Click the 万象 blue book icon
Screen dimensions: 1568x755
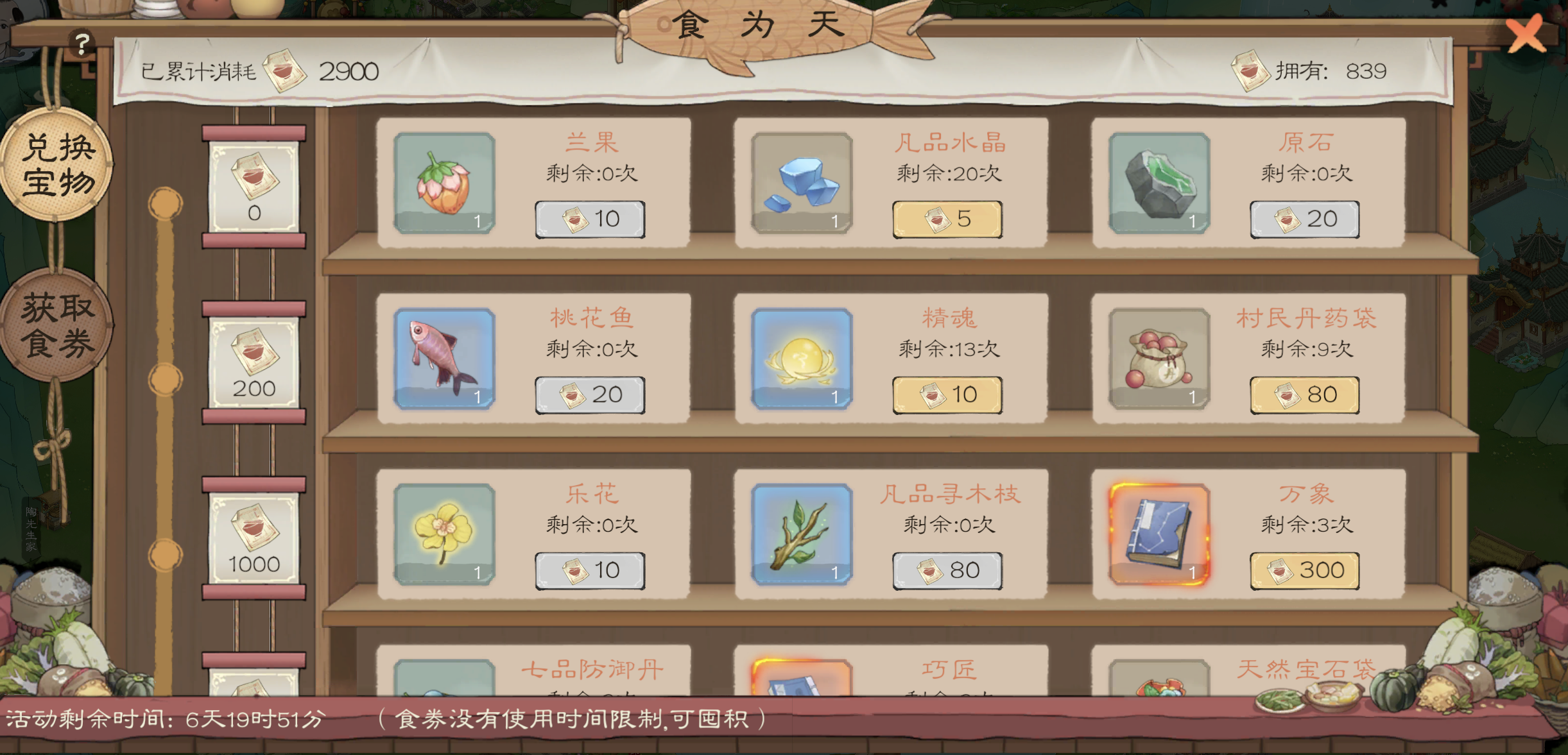click(x=1157, y=535)
